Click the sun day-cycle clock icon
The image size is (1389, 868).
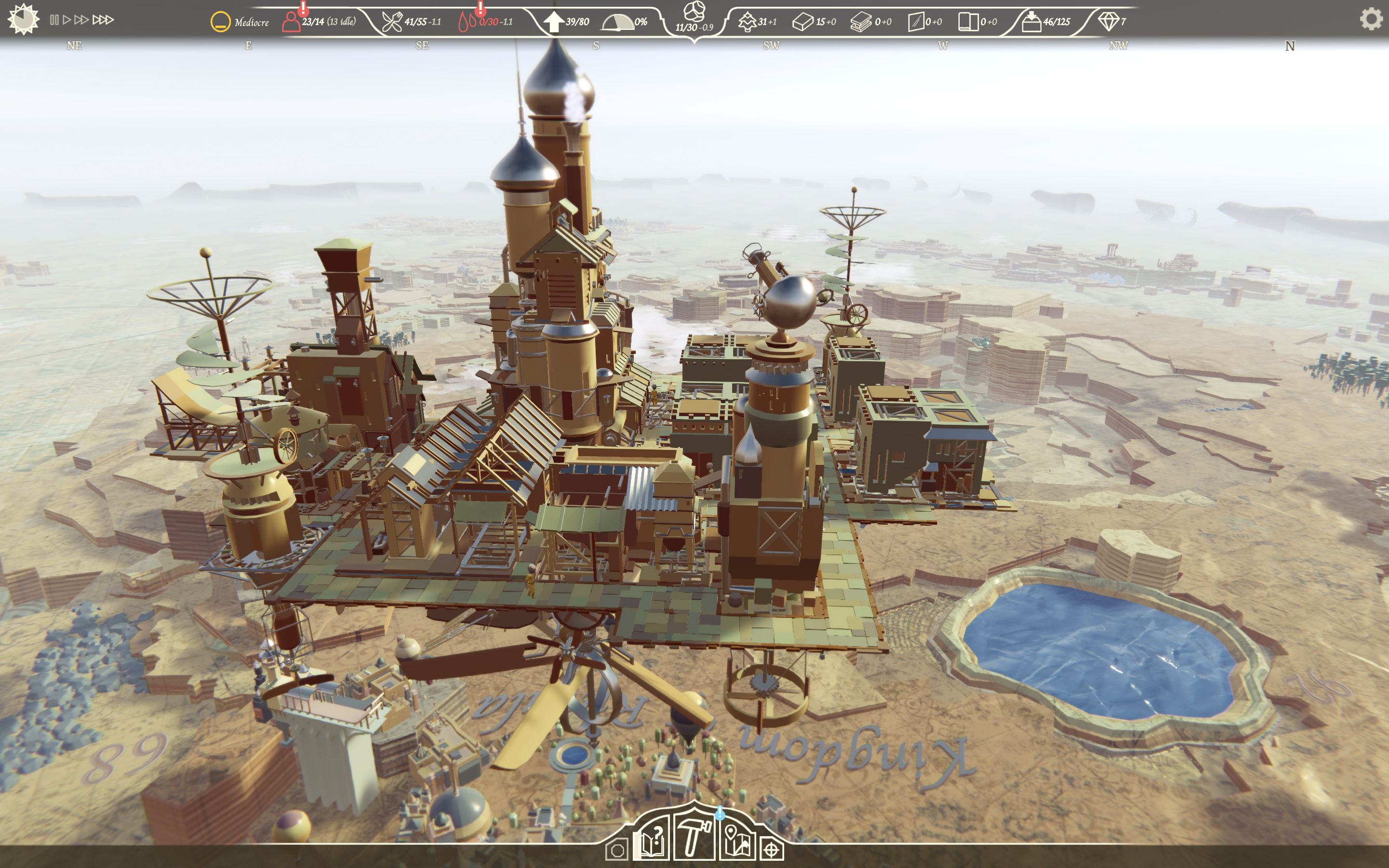click(x=24, y=19)
